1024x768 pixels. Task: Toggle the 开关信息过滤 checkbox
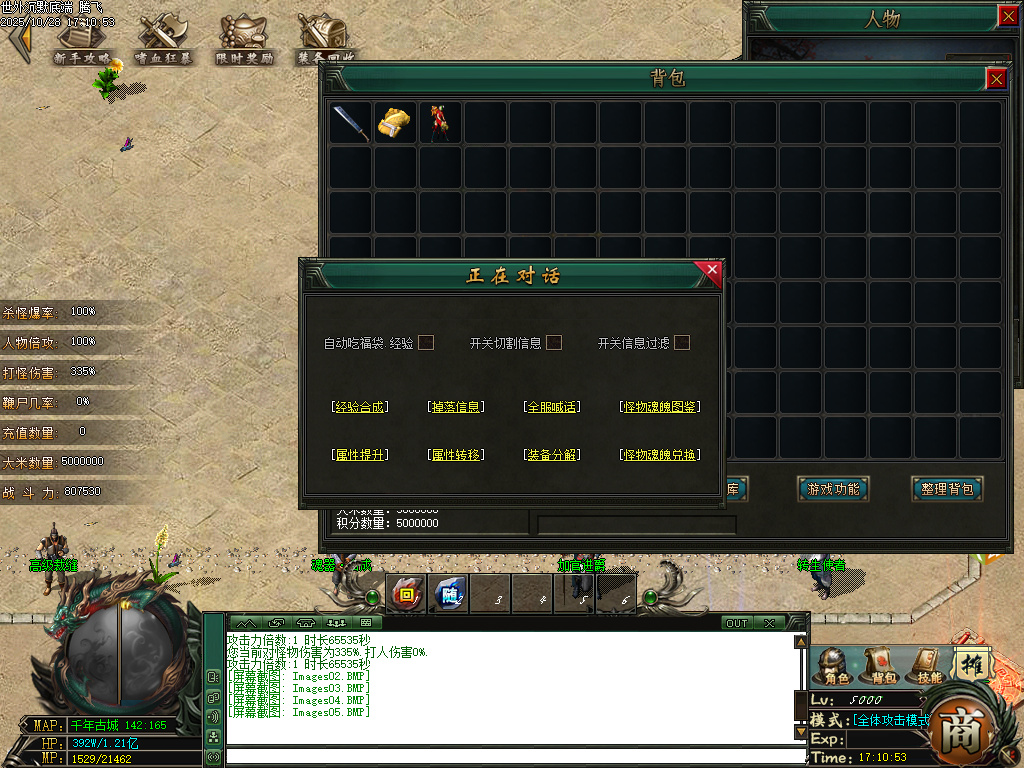click(682, 343)
